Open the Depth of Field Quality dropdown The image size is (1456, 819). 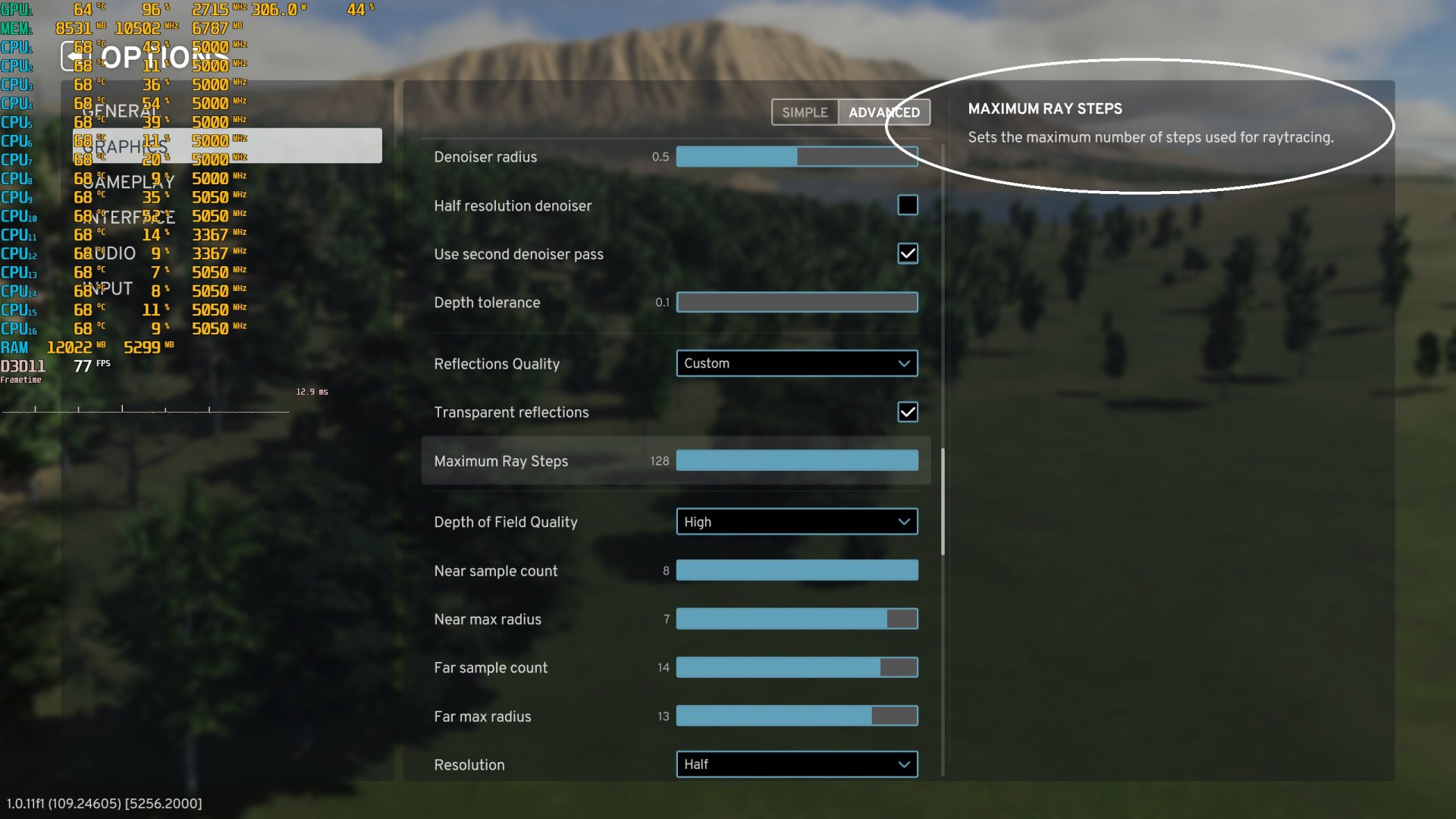pyautogui.click(x=796, y=522)
